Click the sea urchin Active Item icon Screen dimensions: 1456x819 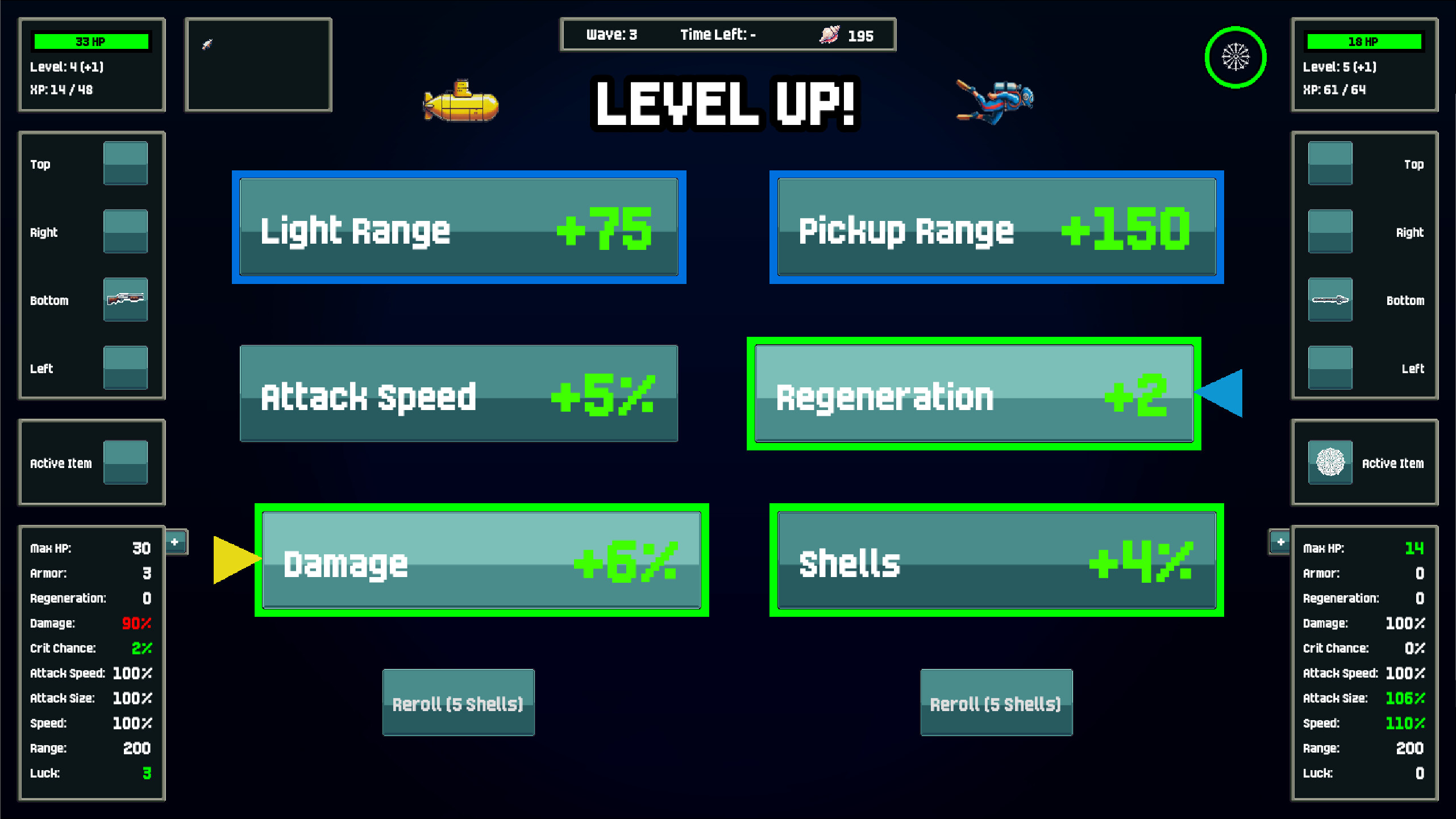pos(1330,462)
